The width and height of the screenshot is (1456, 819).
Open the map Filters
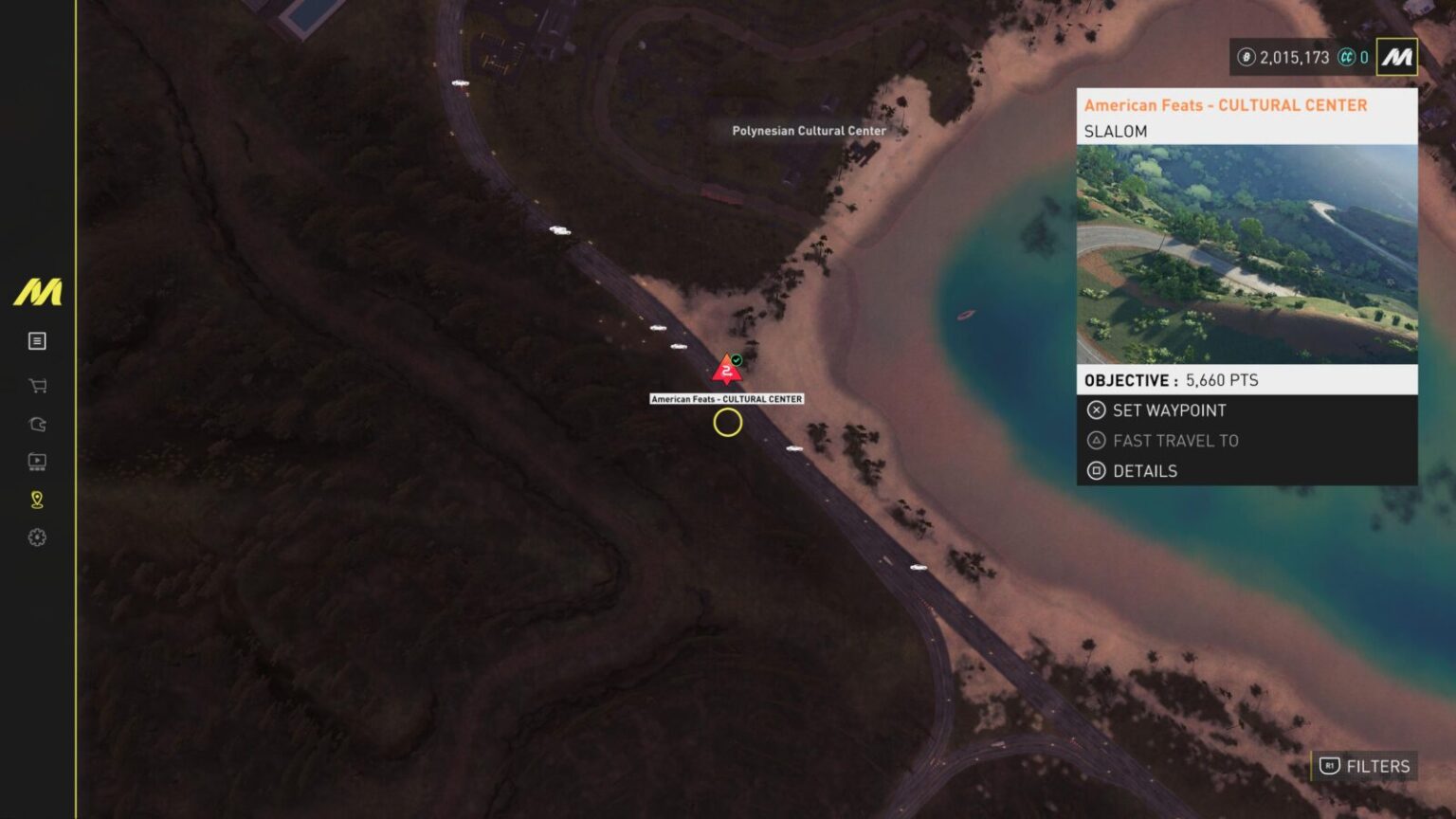(1365, 766)
